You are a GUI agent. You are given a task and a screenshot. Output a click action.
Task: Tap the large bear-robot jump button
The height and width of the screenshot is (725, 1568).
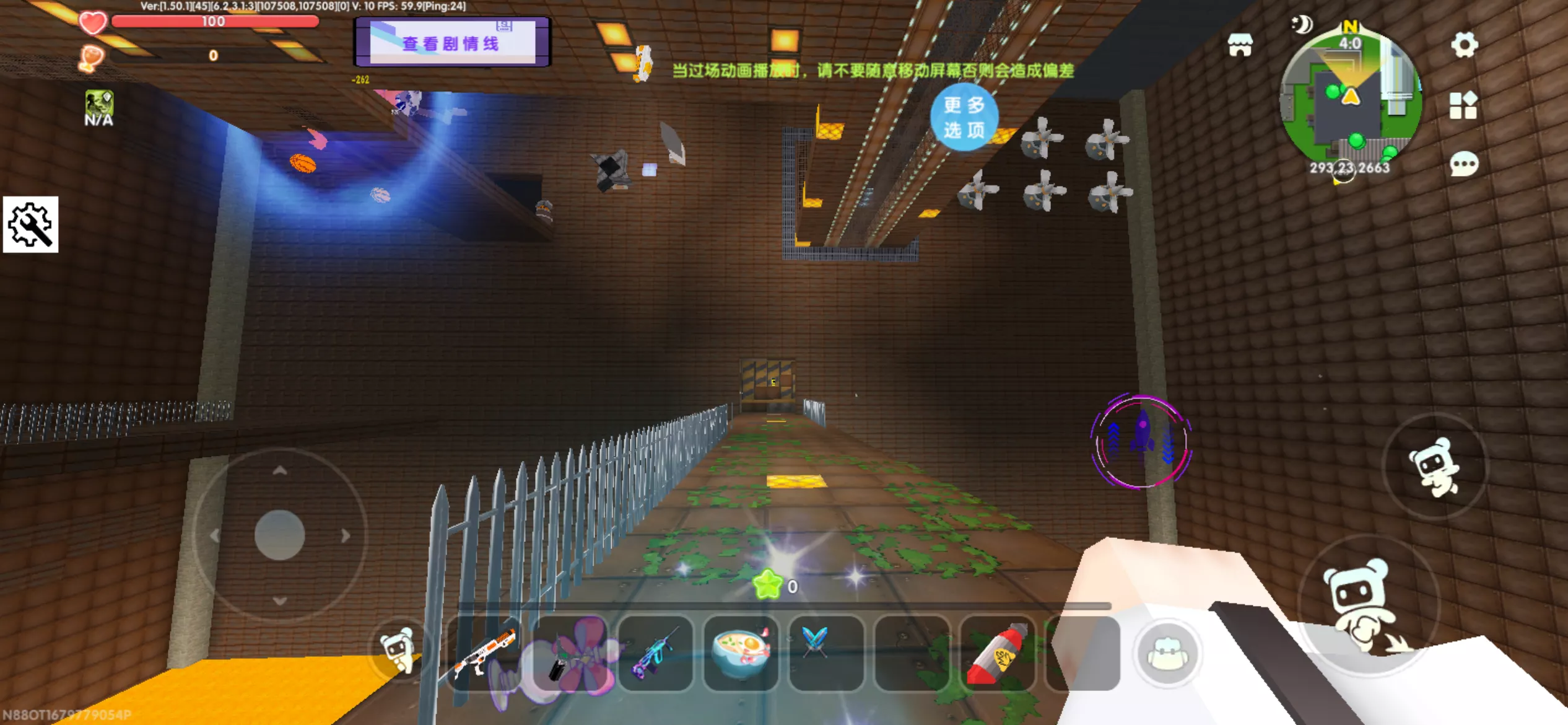(x=1368, y=603)
